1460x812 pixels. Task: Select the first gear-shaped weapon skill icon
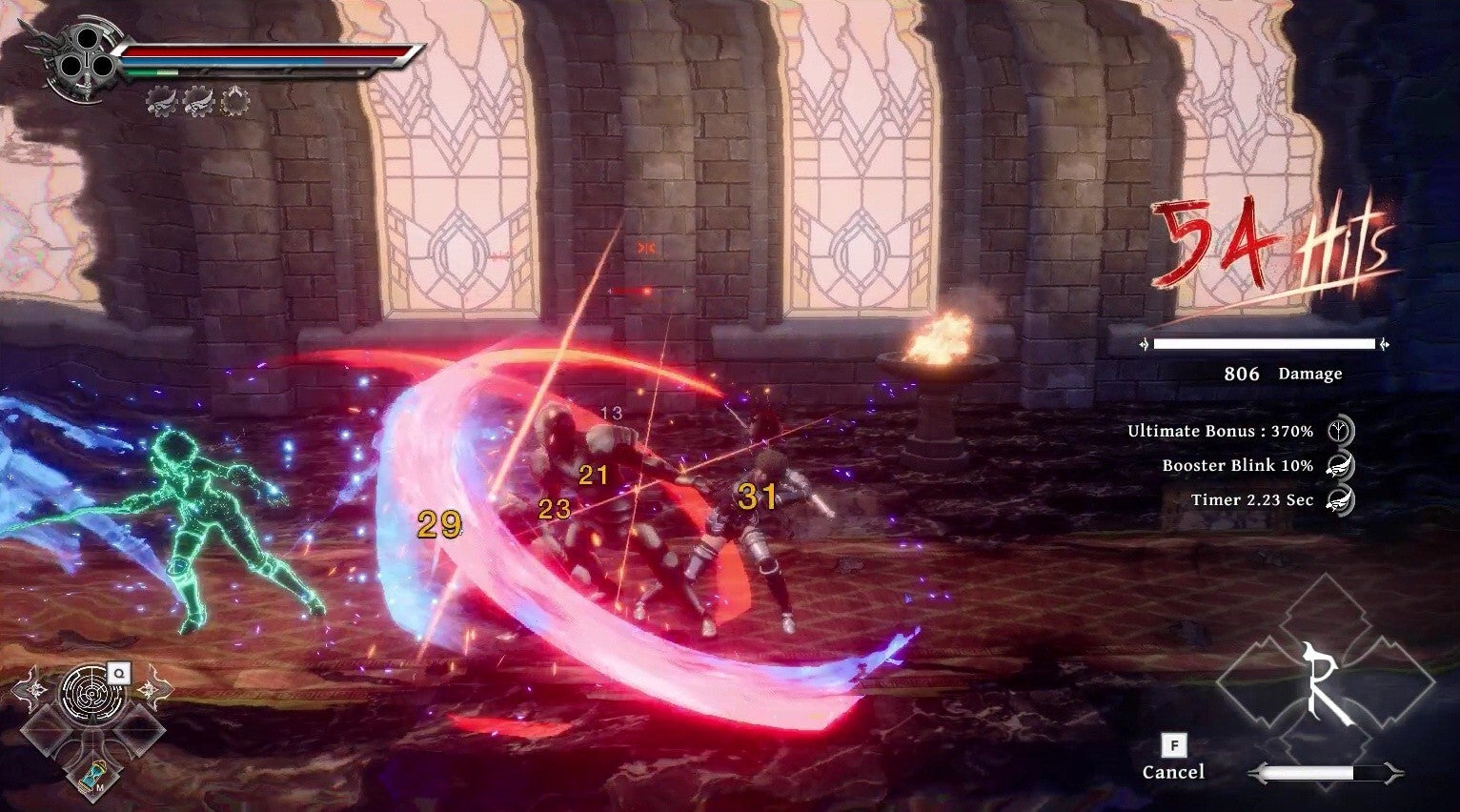tap(162, 101)
